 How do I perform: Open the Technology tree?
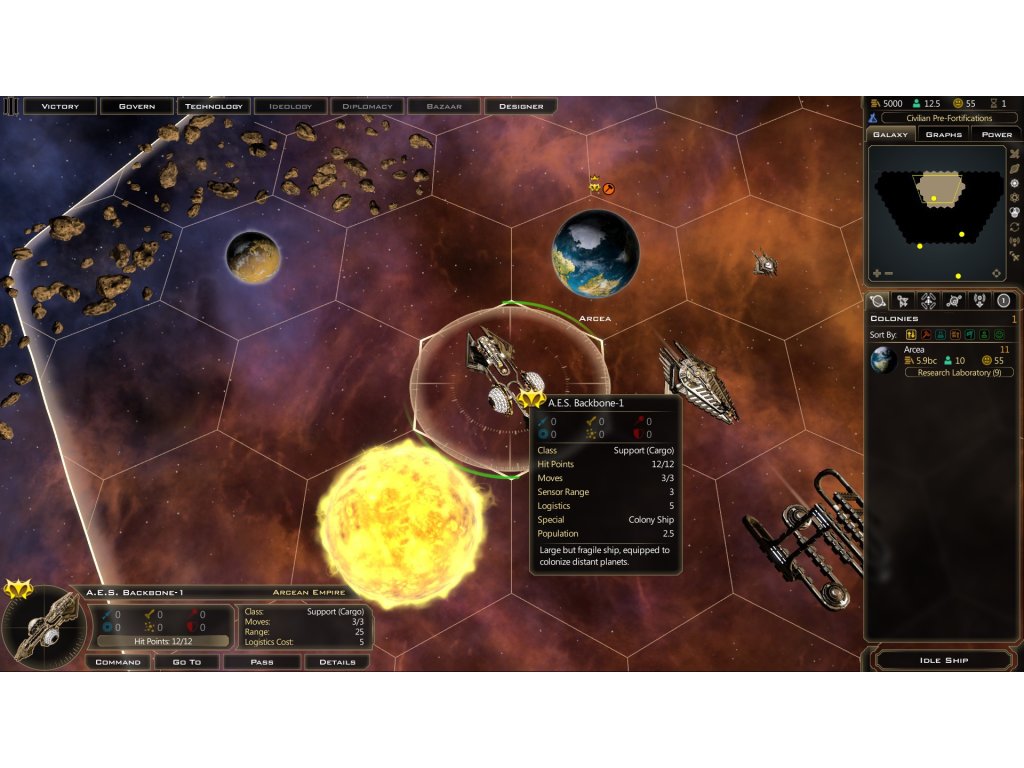[214, 106]
